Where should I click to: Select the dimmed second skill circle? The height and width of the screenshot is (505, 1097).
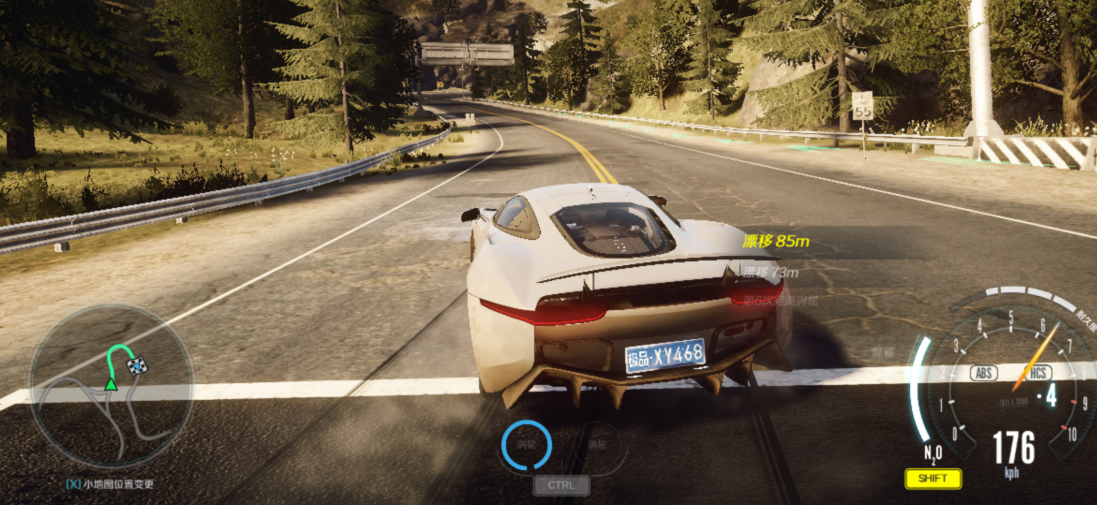pos(597,446)
